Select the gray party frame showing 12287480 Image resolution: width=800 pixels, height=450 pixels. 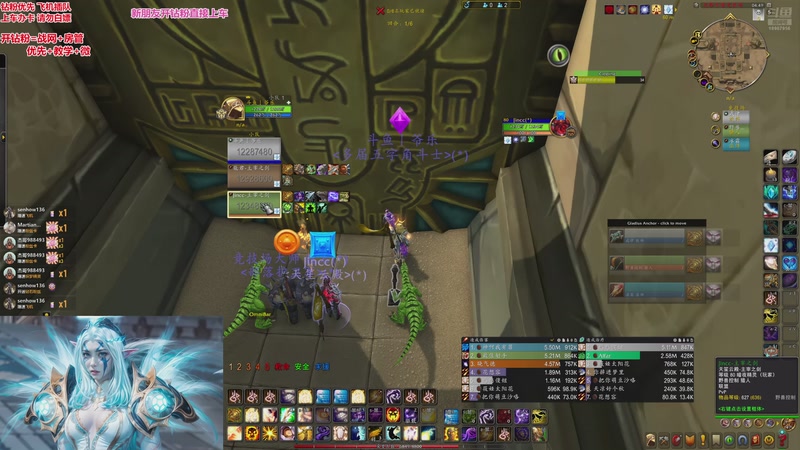coord(254,149)
